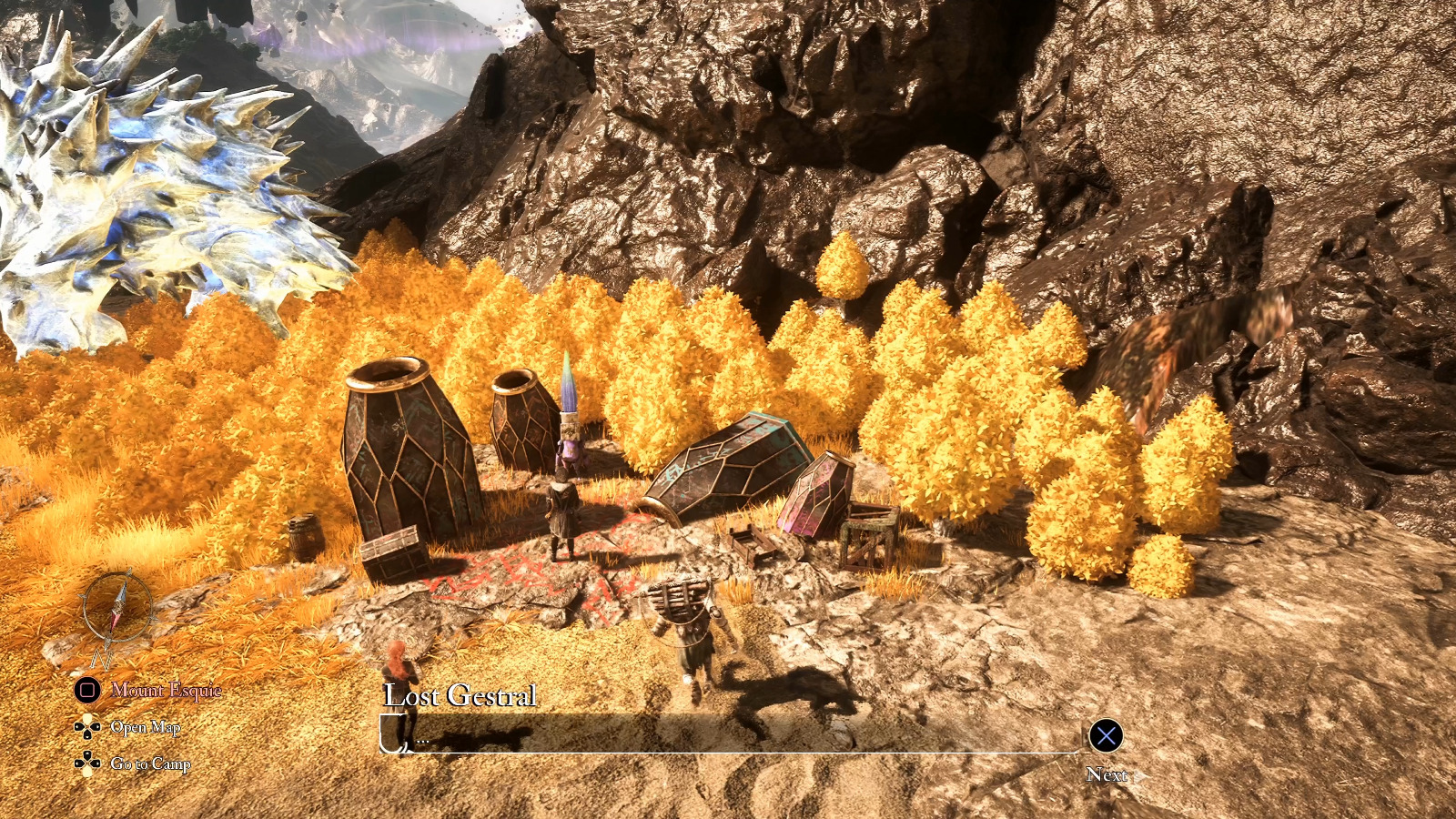The width and height of the screenshot is (1456, 819).
Task: Select the Mount Esquie prompt text
Action: 166,692
